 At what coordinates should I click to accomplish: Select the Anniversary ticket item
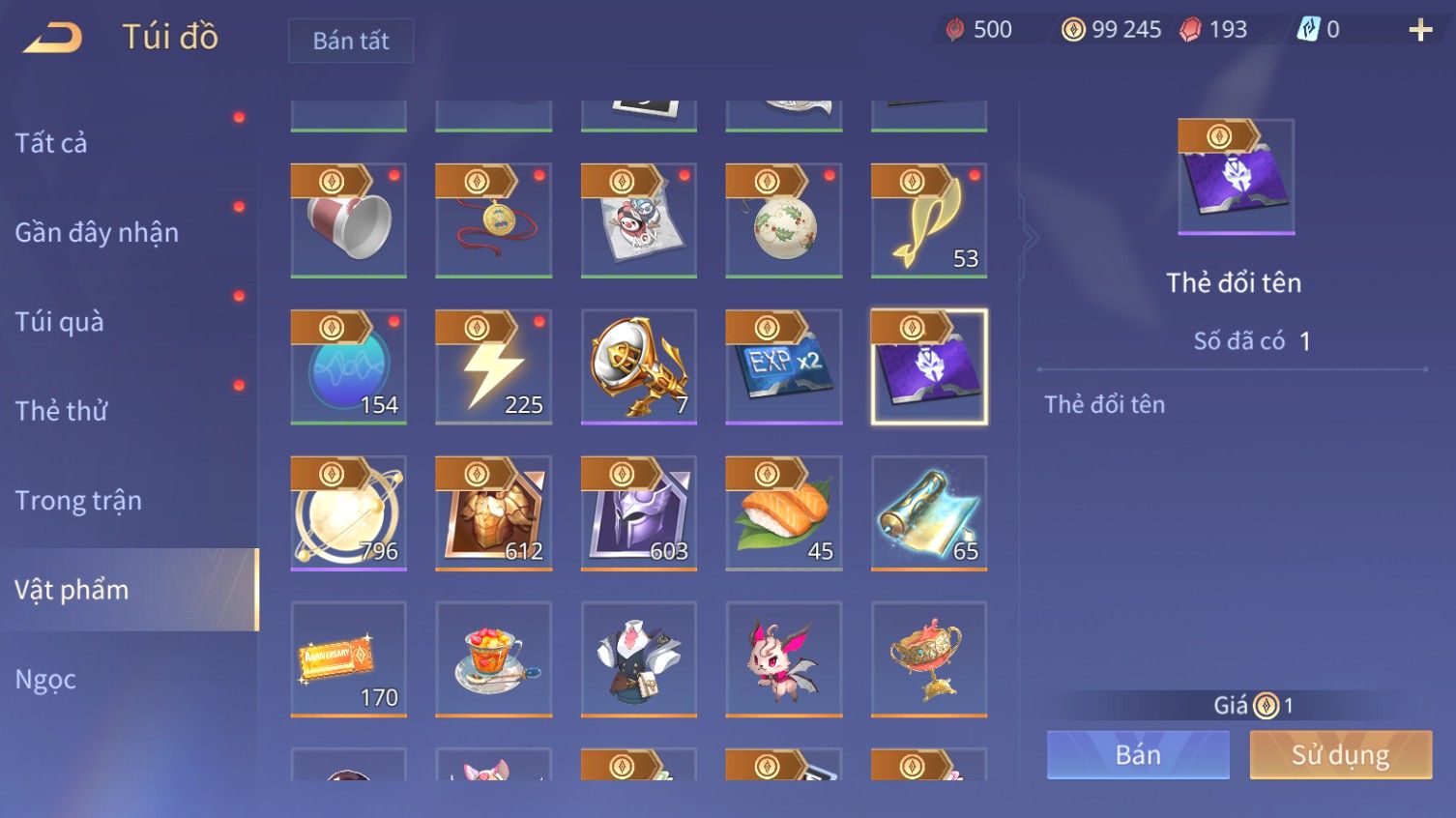coord(349,659)
